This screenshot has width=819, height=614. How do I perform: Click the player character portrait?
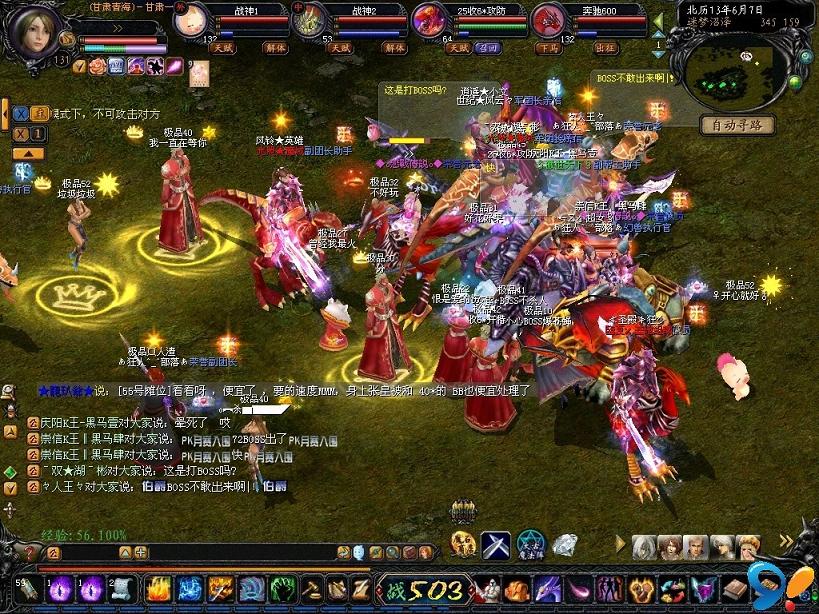point(32,30)
